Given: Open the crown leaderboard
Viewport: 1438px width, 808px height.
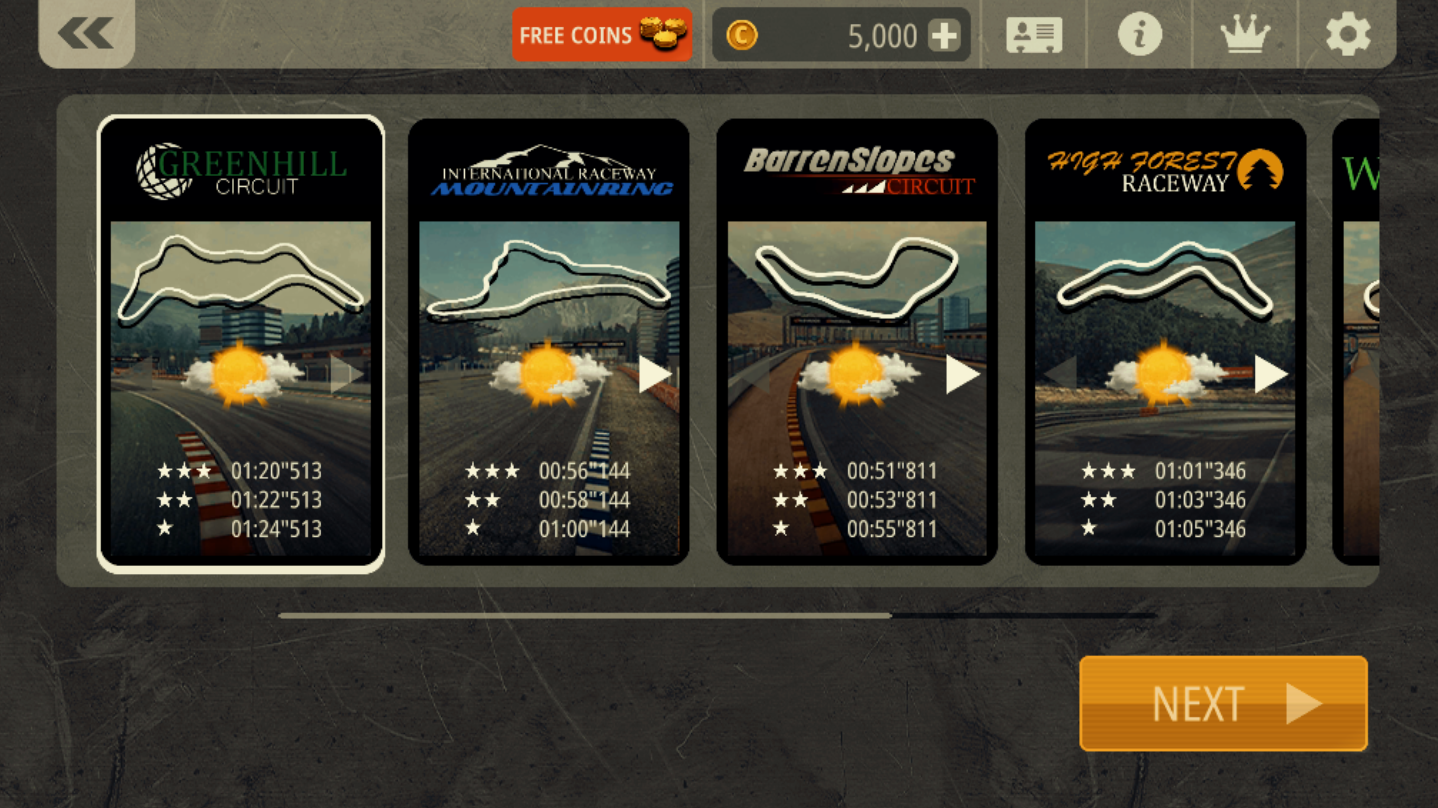Looking at the screenshot, I should pyautogui.click(x=1245, y=36).
